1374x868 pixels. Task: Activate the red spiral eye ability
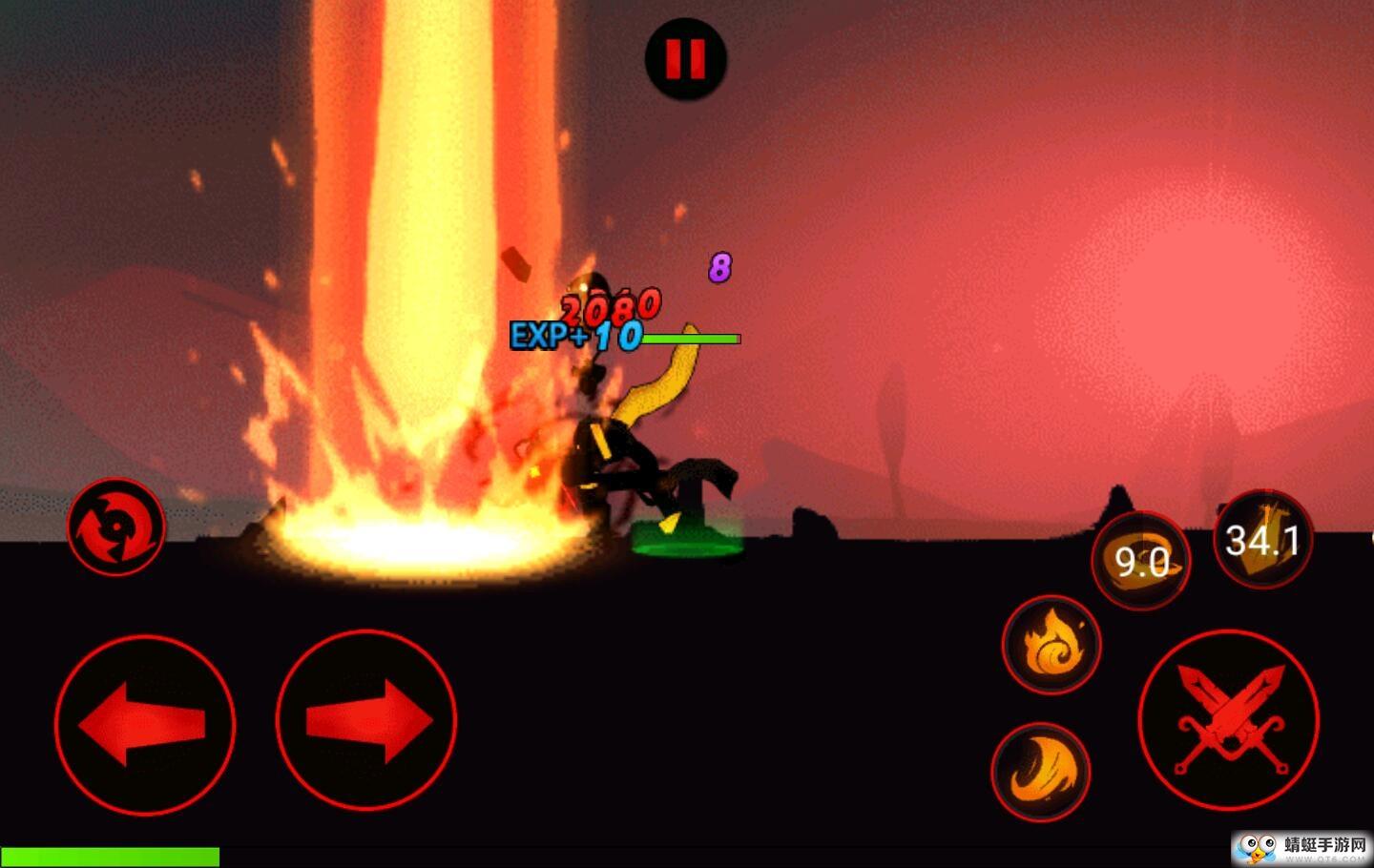pyautogui.click(x=116, y=526)
